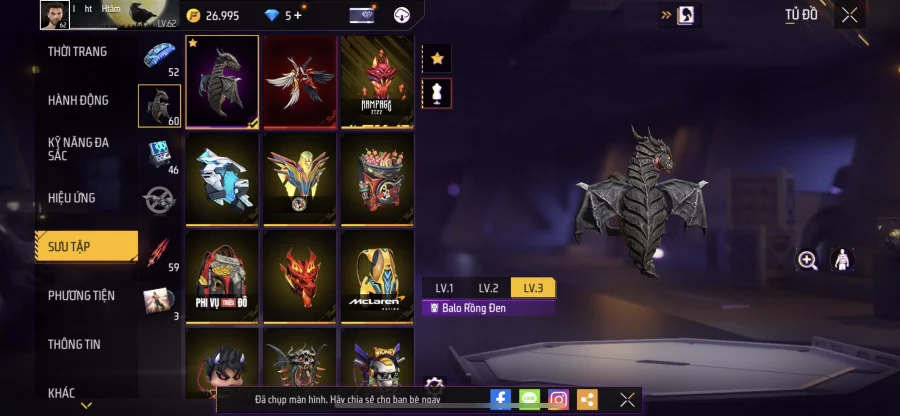Go to the Phương Tiện tab
This screenshot has height=416, width=900.
point(81,296)
